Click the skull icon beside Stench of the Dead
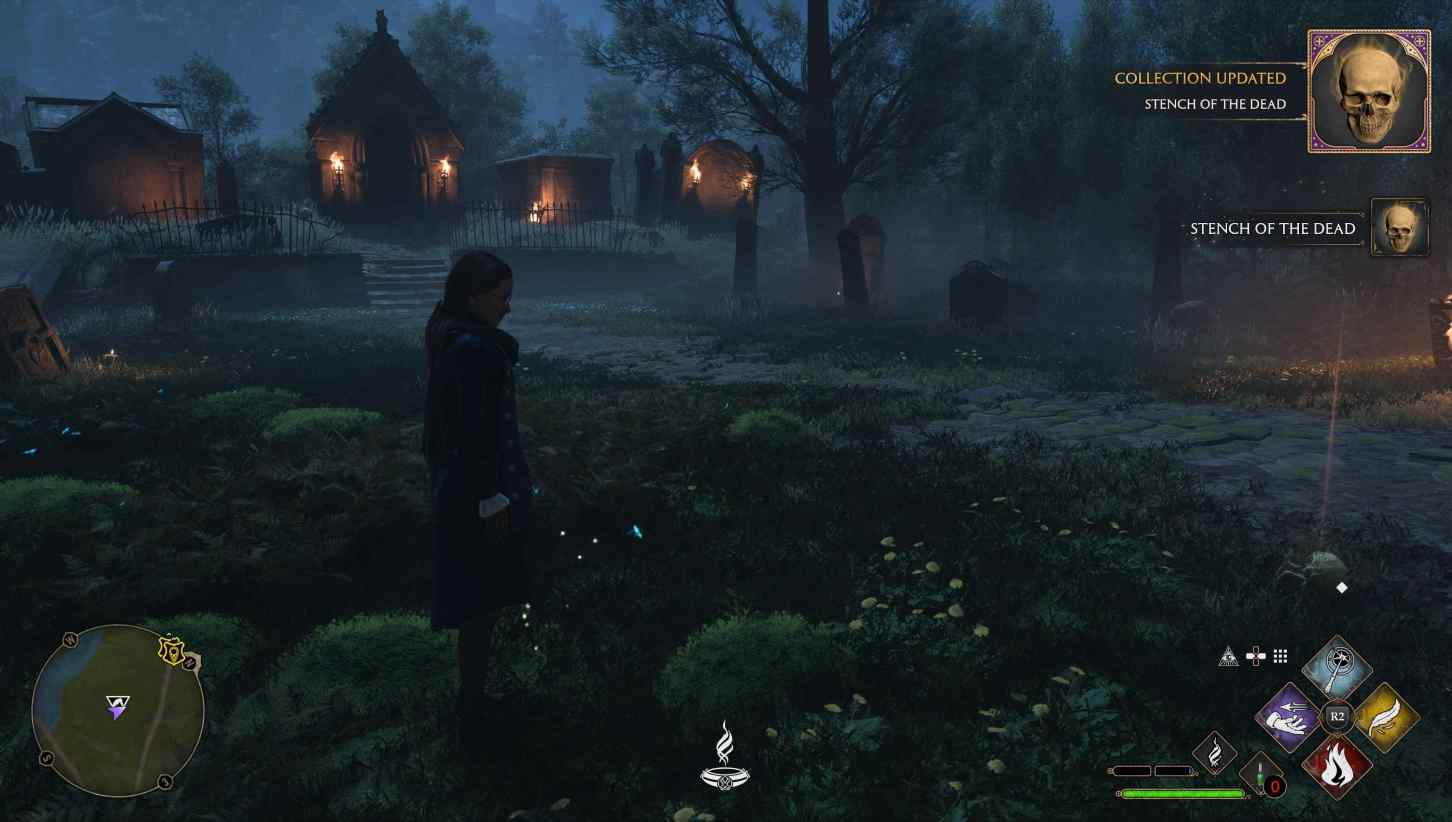Viewport: 1452px width, 822px height. [1399, 227]
